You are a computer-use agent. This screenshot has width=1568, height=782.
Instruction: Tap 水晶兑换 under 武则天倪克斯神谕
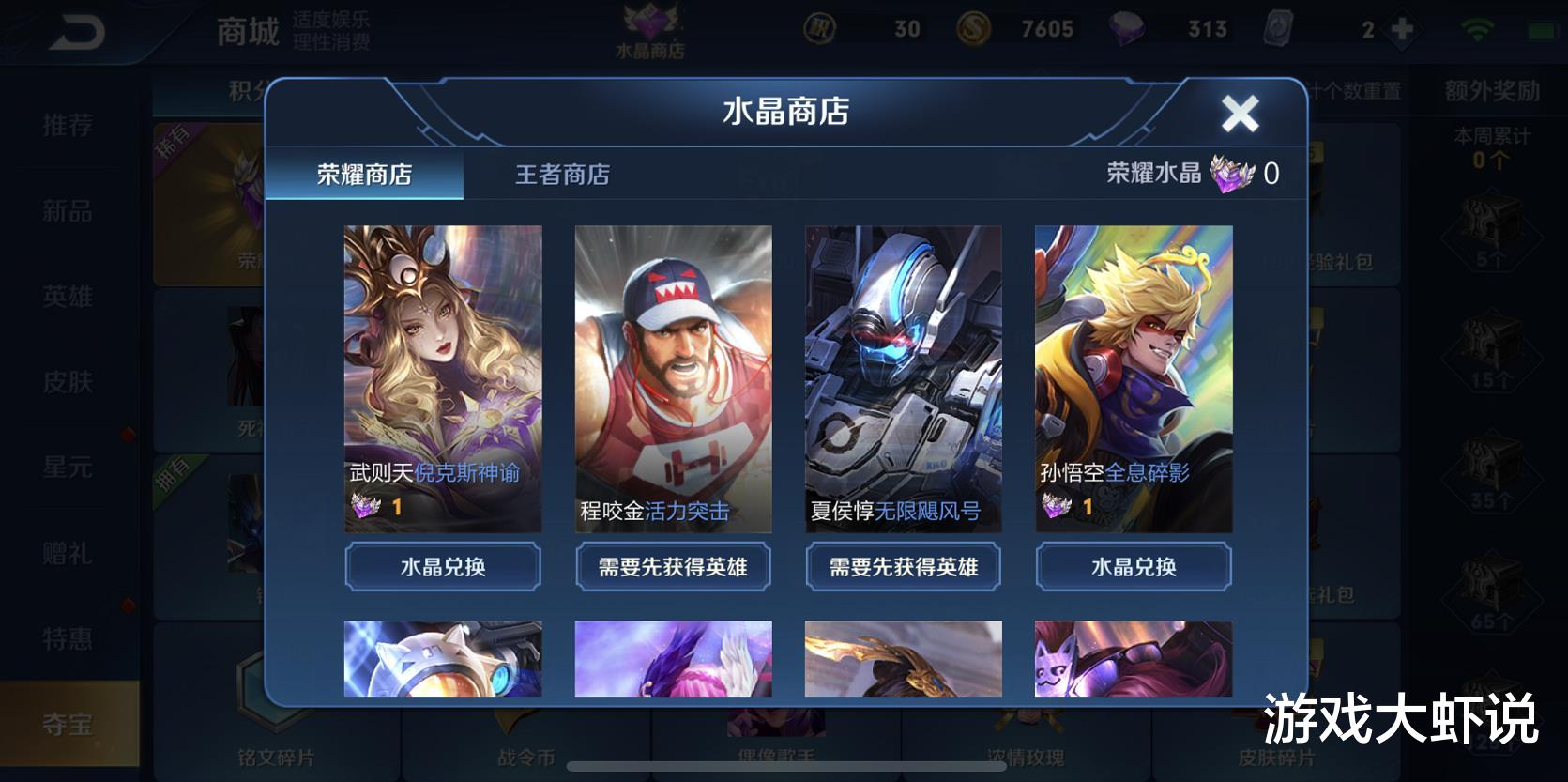(x=442, y=567)
